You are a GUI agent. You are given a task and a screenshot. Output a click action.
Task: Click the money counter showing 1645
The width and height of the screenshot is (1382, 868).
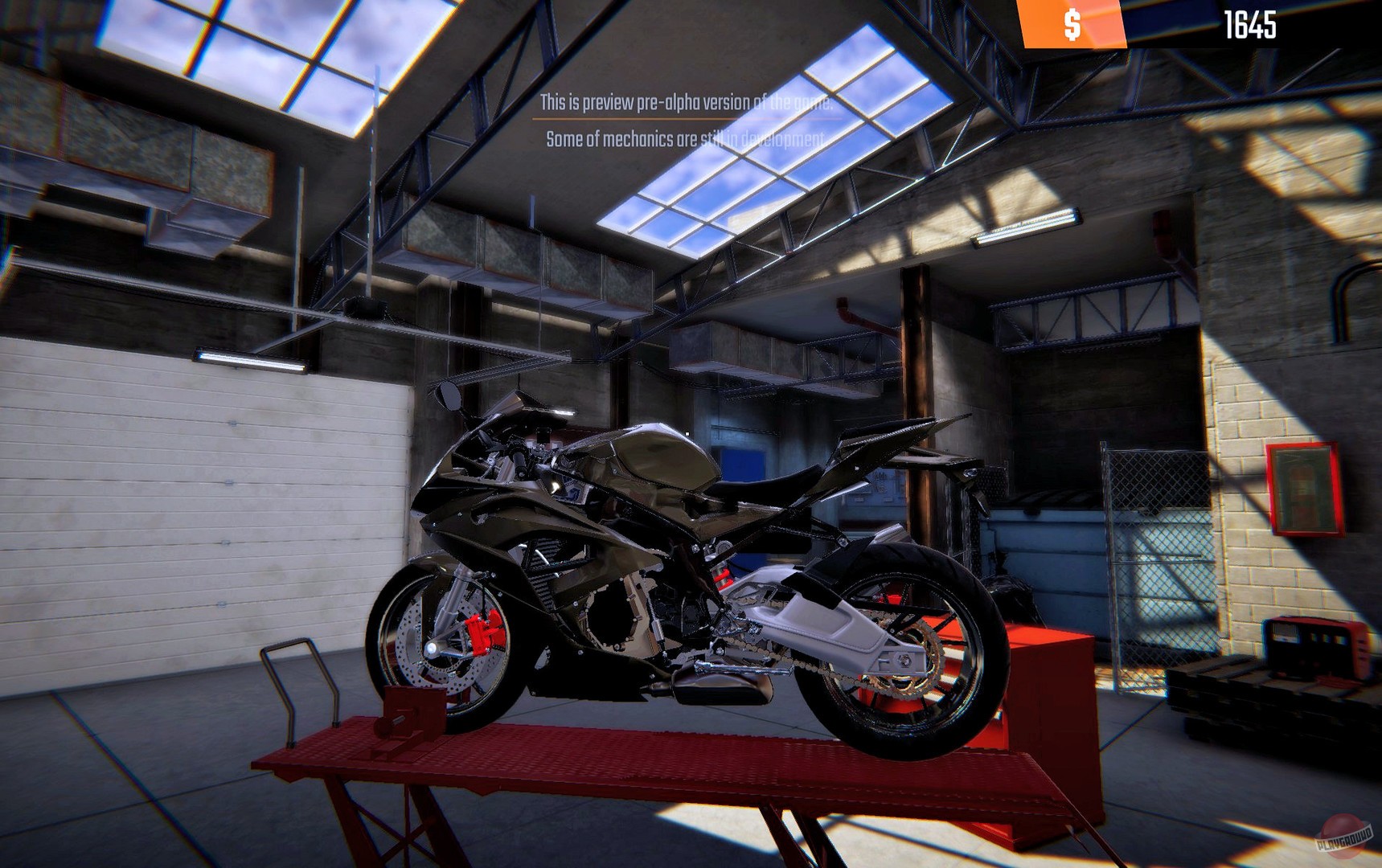pyautogui.click(x=1252, y=24)
